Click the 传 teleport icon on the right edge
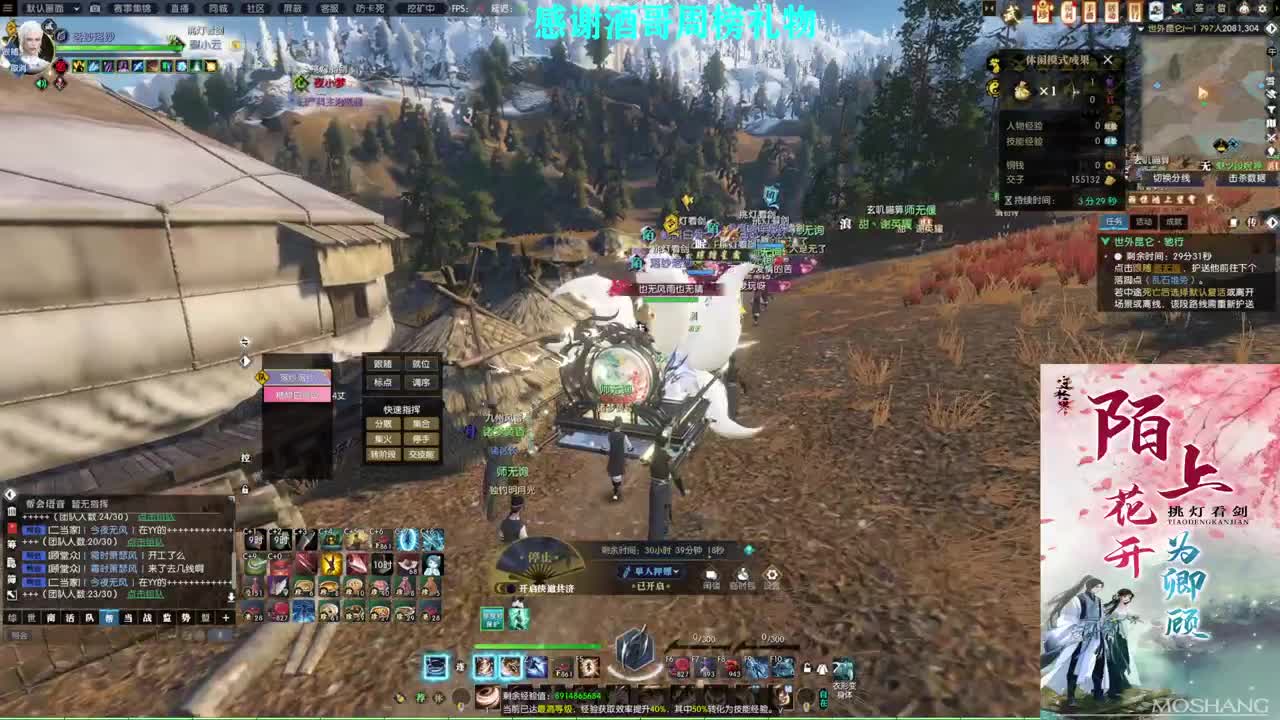 [1252, 223]
